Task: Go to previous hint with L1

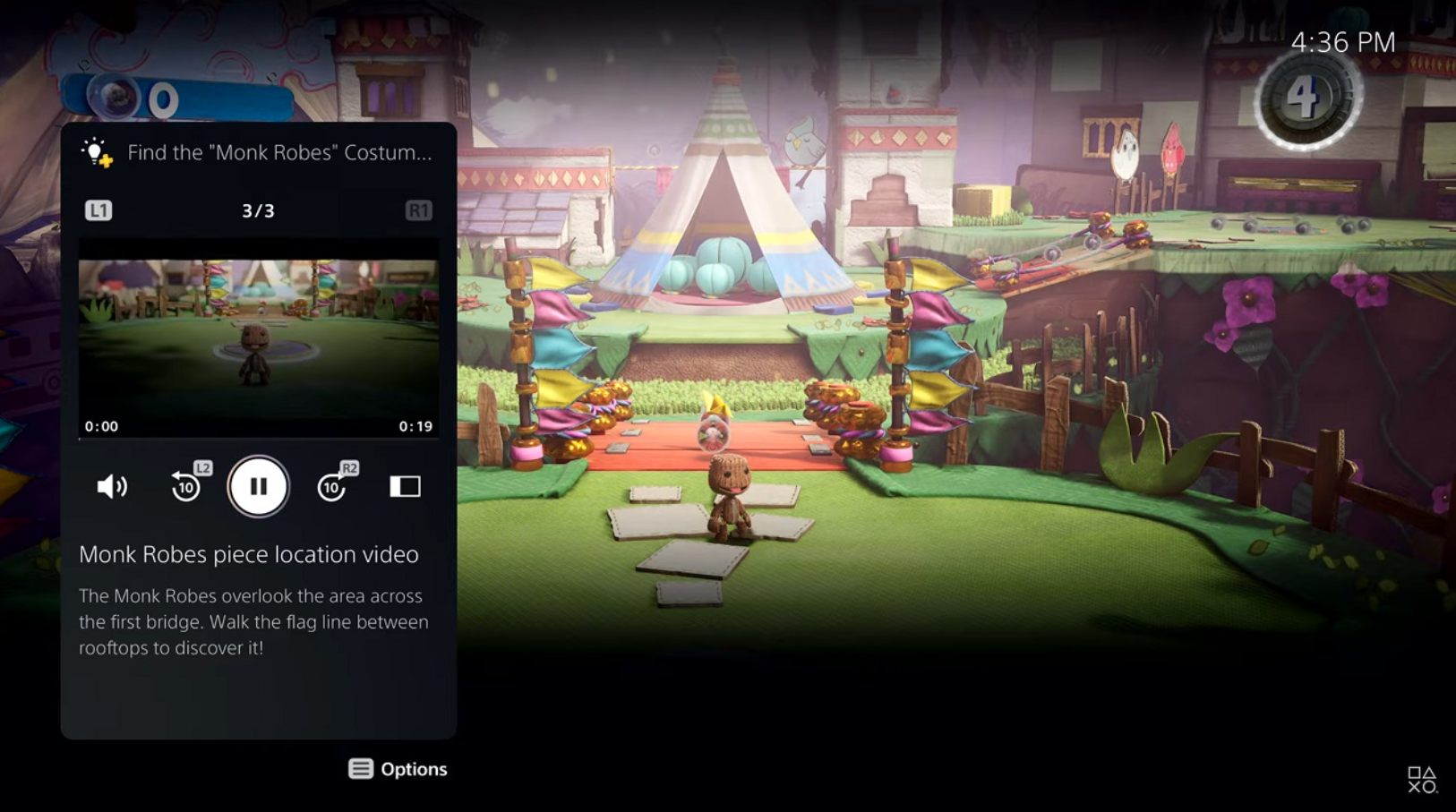Action: pos(99,210)
